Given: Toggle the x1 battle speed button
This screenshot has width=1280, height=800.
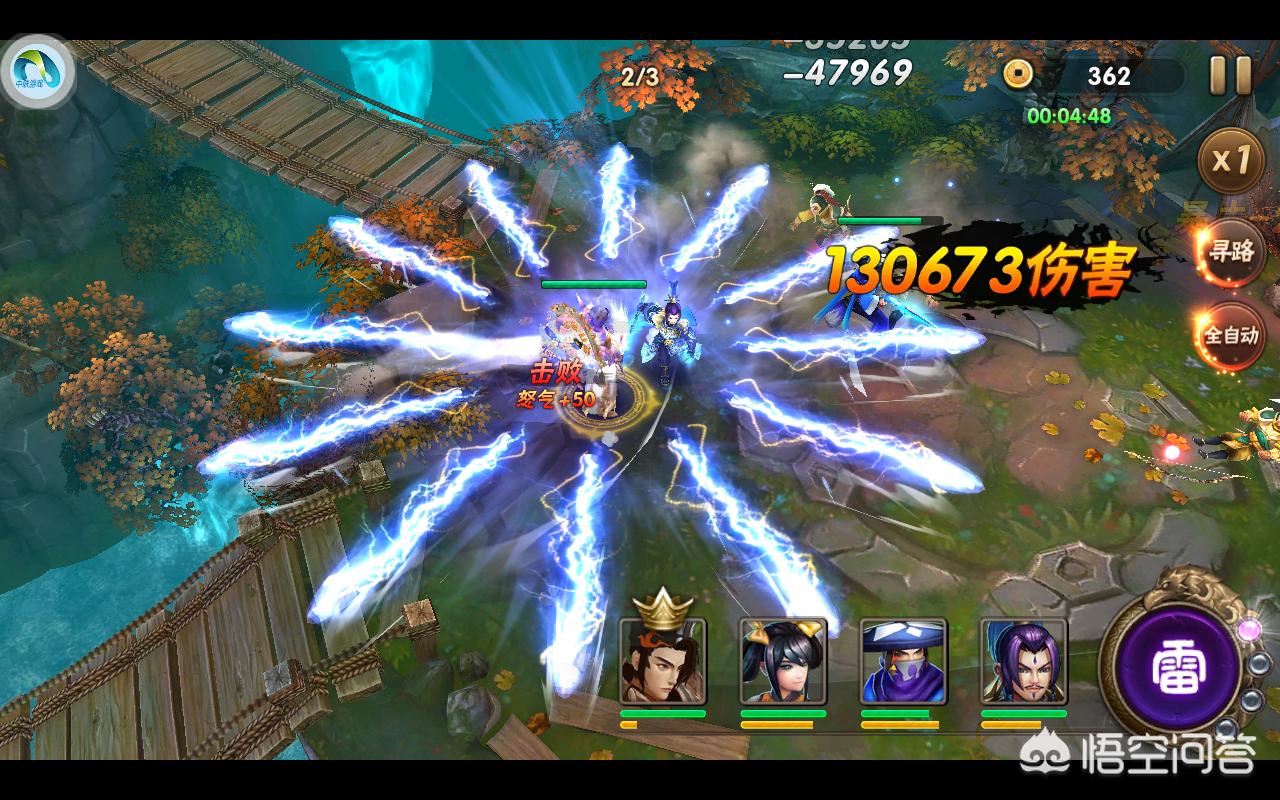Looking at the screenshot, I should 1230,160.
